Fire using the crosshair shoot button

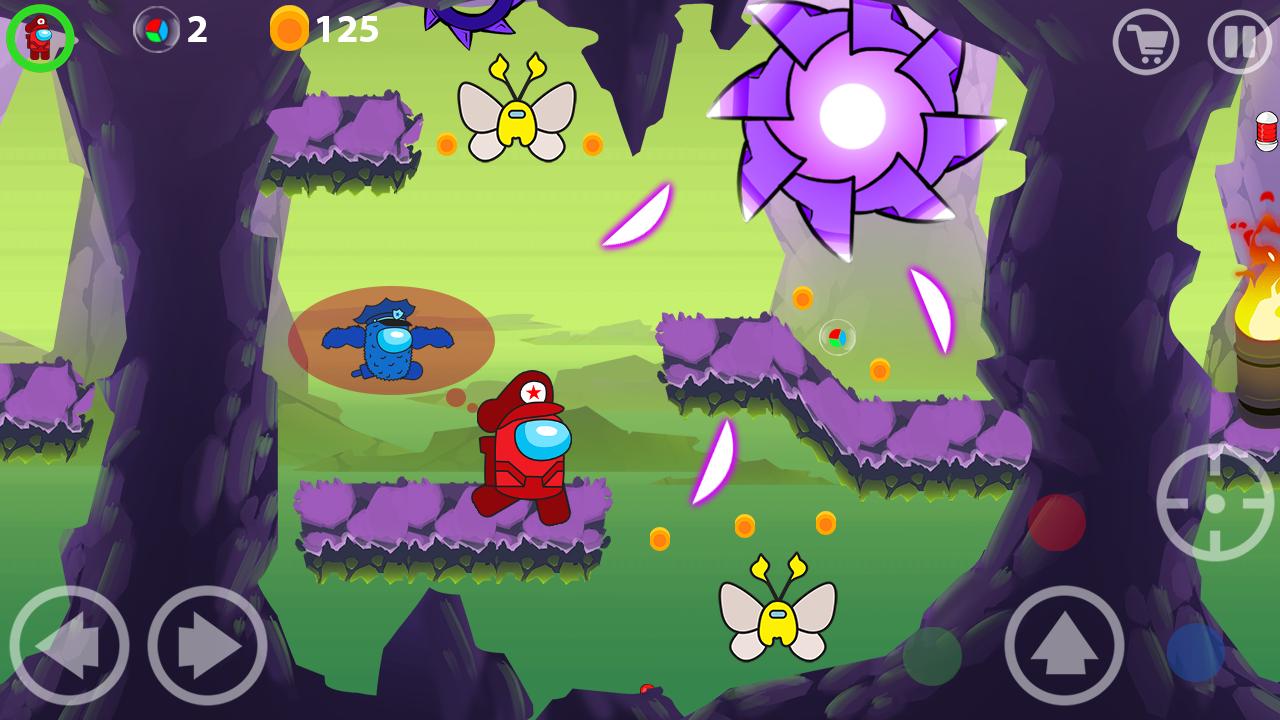pyautogui.click(x=1215, y=502)
